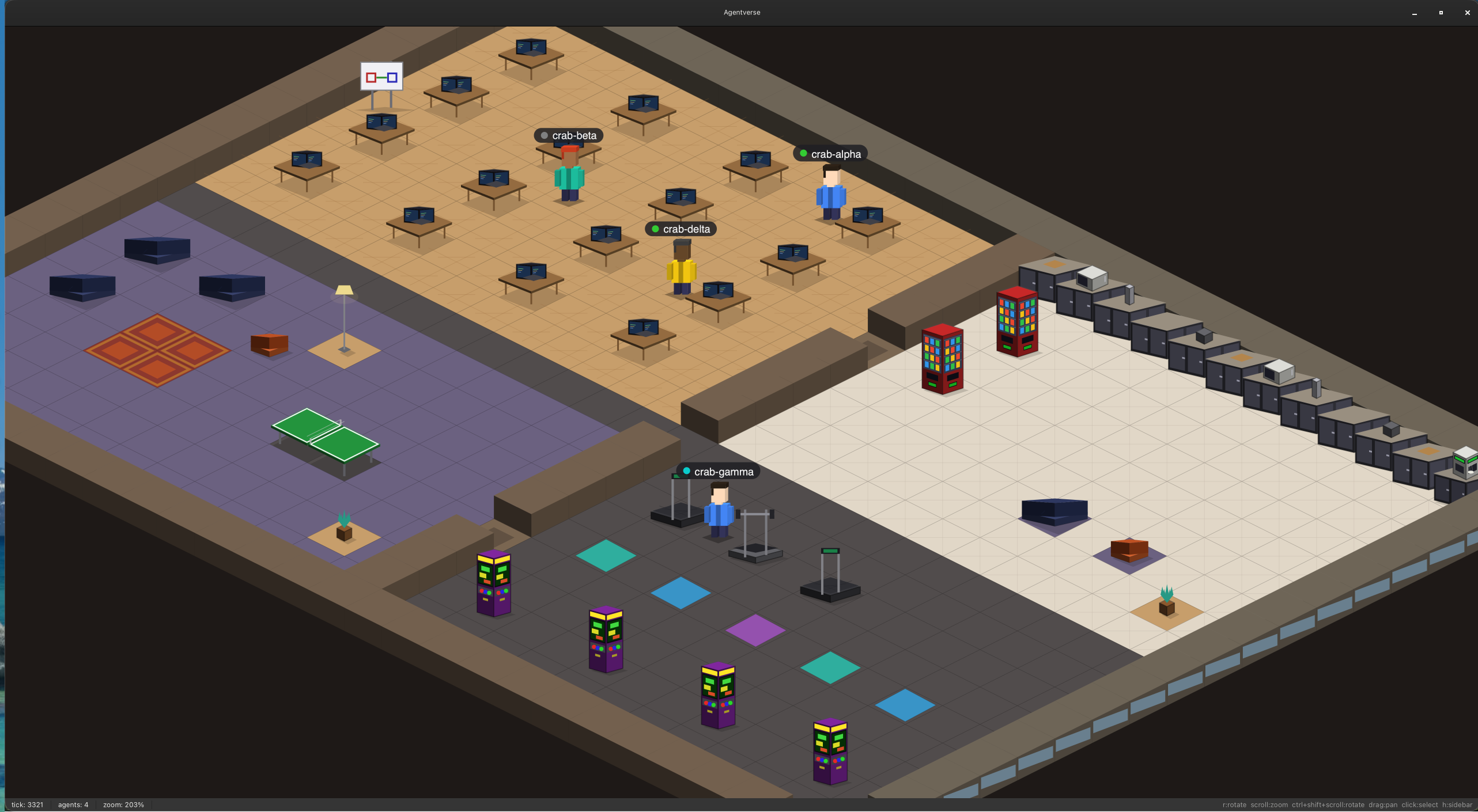
Task: Click the agents: 4 counter in status bar
Action: [x=73, y=805]
